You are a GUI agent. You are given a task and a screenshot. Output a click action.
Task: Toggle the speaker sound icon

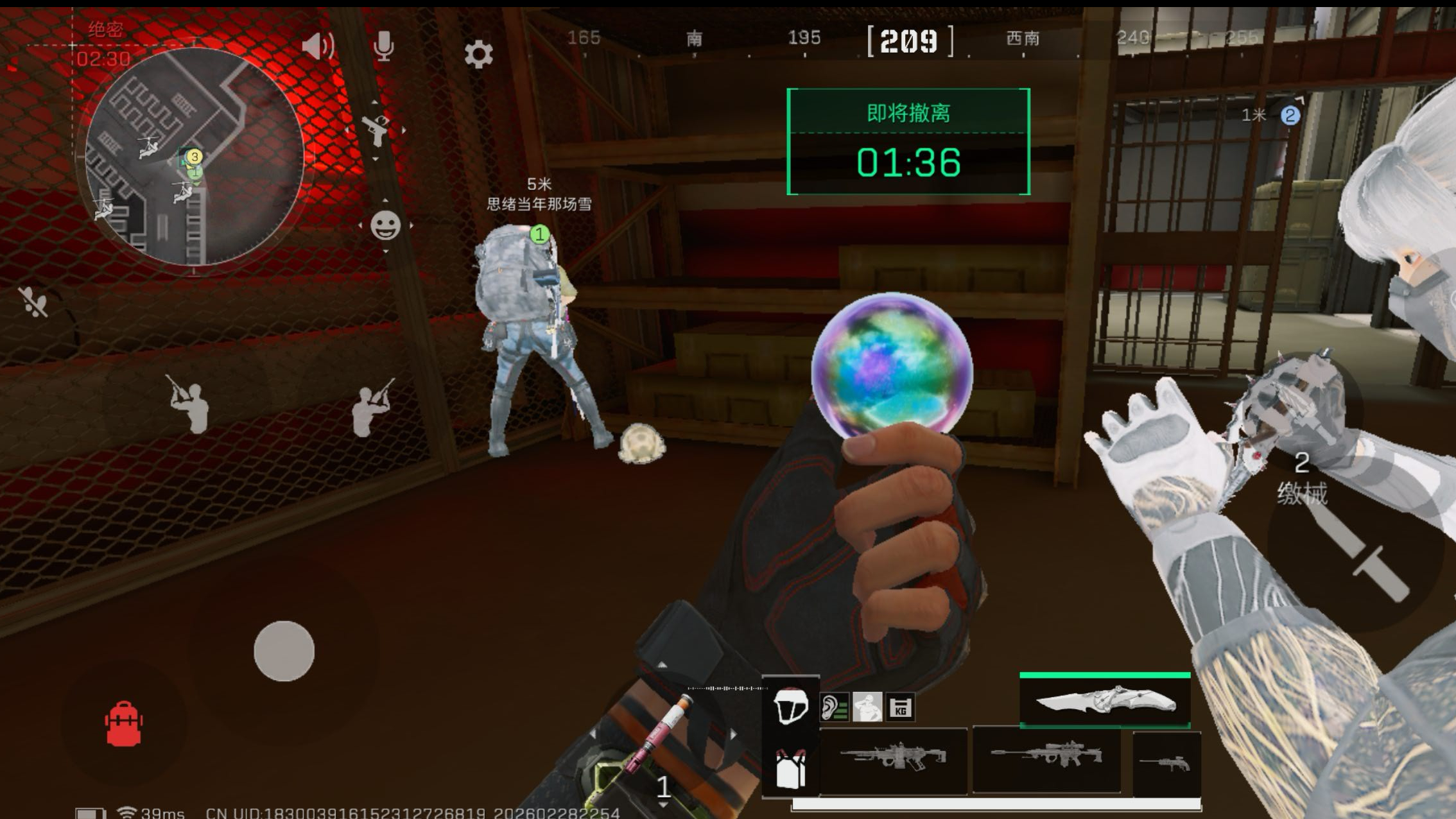318,46
